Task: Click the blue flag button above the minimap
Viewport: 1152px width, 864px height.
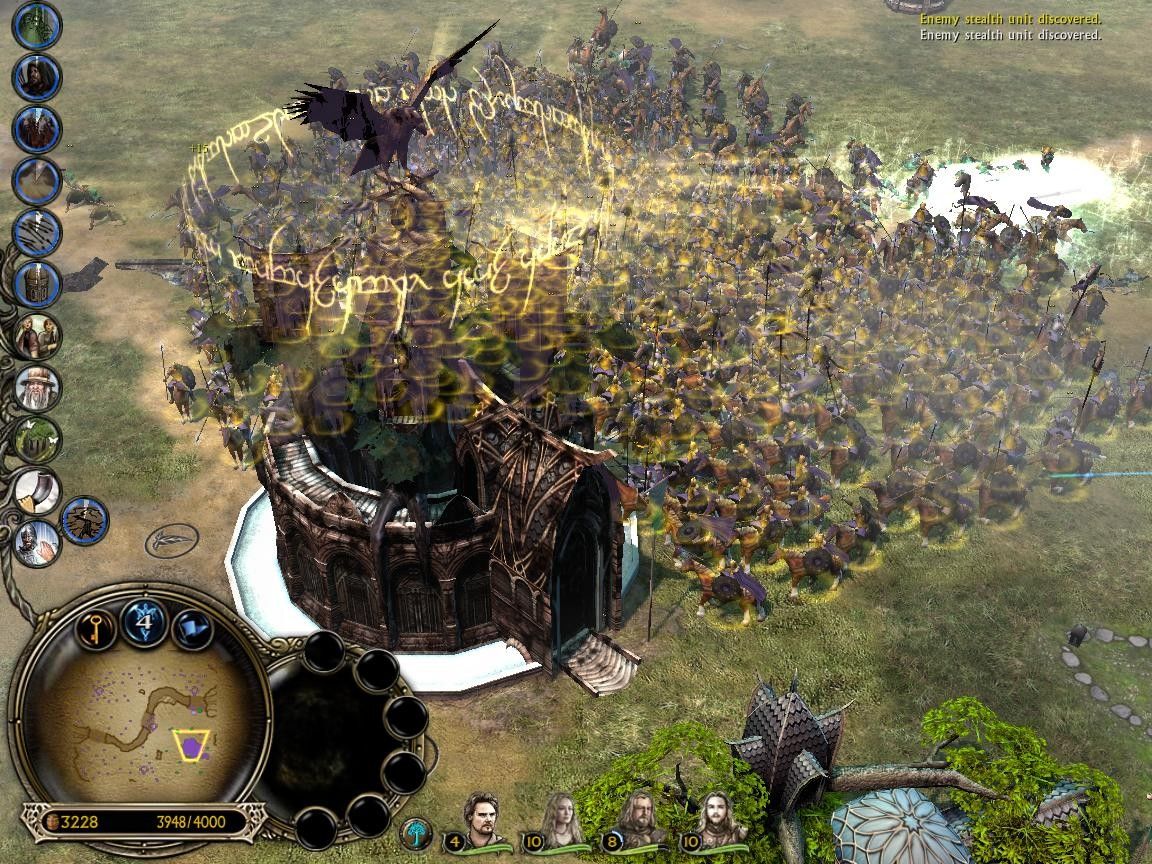Action: 191,629
